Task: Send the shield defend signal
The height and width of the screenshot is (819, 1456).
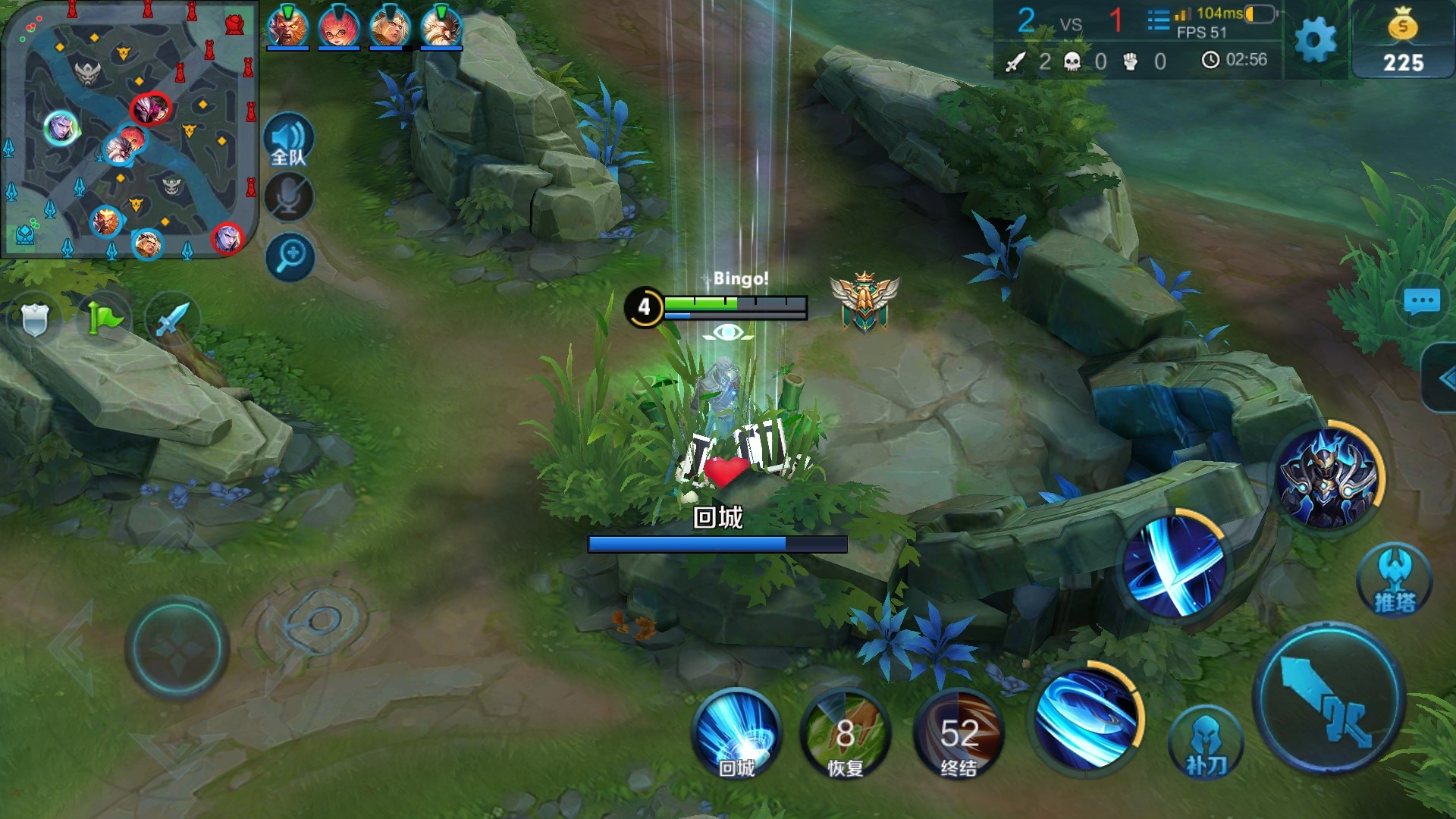Action: point(35,320)
